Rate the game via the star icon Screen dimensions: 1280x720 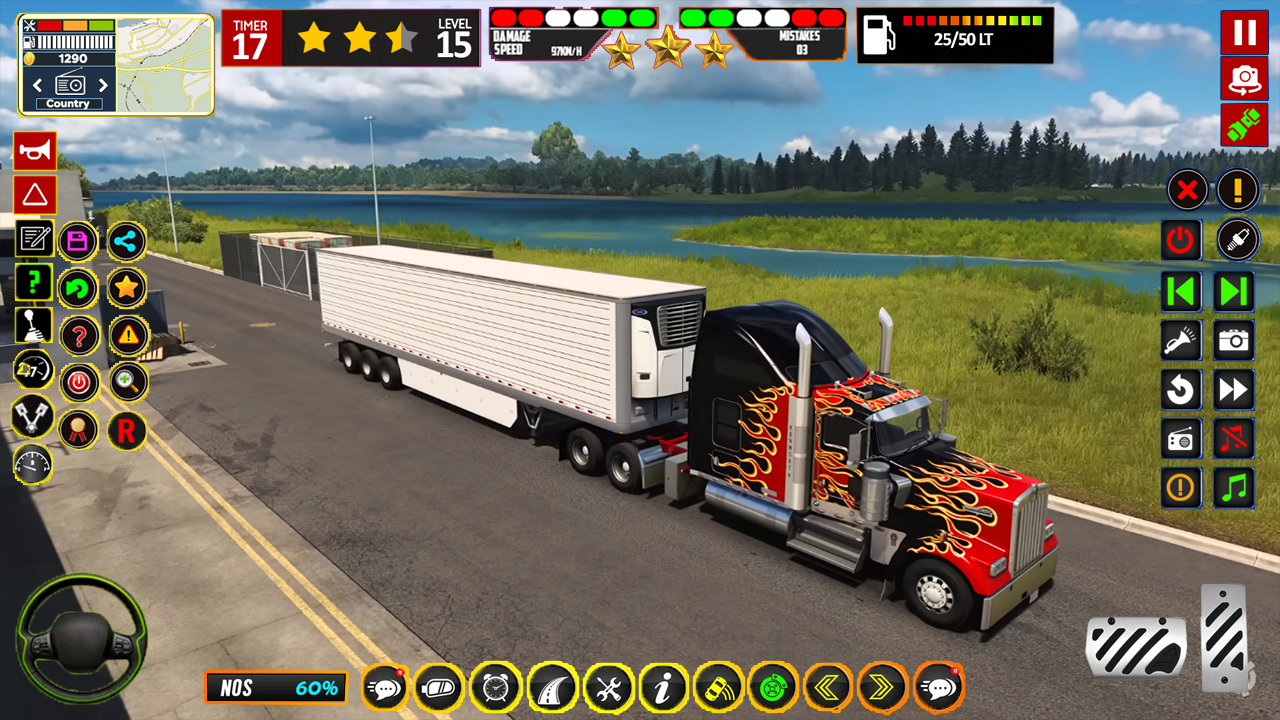tap(127, 287)
